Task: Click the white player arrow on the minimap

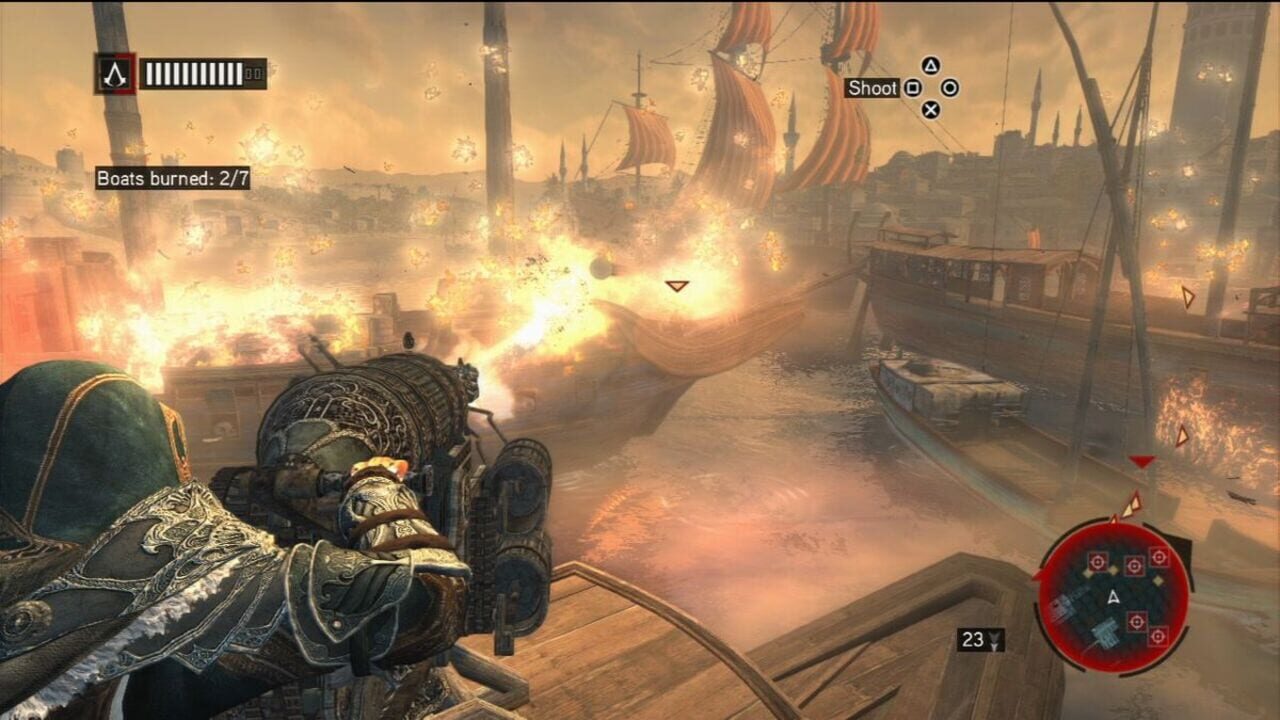Action: pyautogui.click(x=1113, y=596)
